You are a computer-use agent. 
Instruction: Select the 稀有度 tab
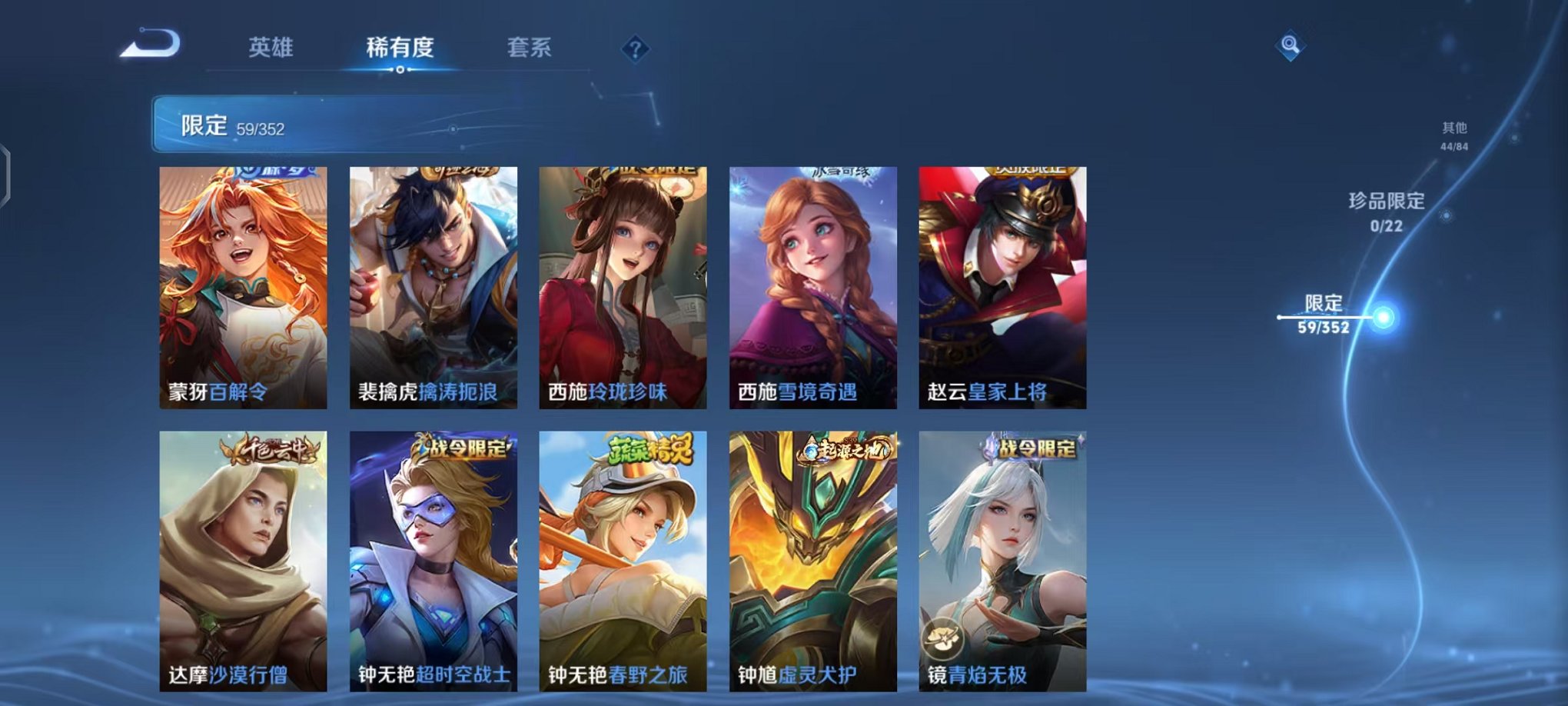coord(400,48)
